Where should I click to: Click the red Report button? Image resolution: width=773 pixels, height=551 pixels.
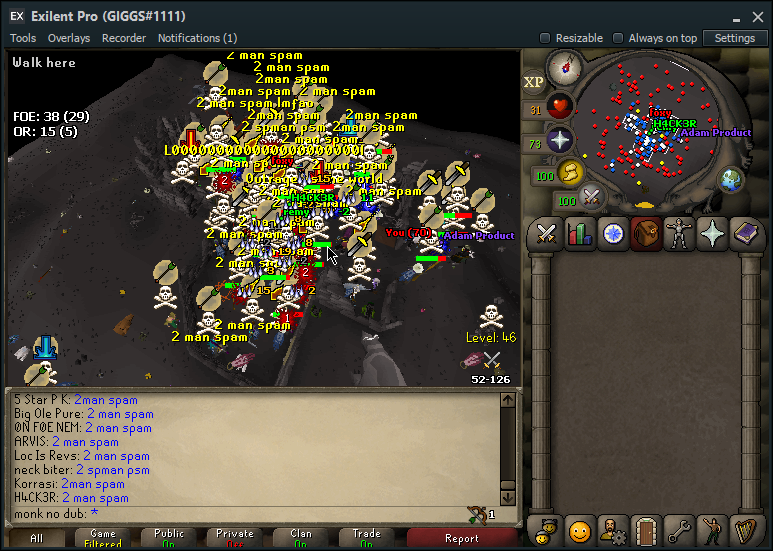click(461, 538)
